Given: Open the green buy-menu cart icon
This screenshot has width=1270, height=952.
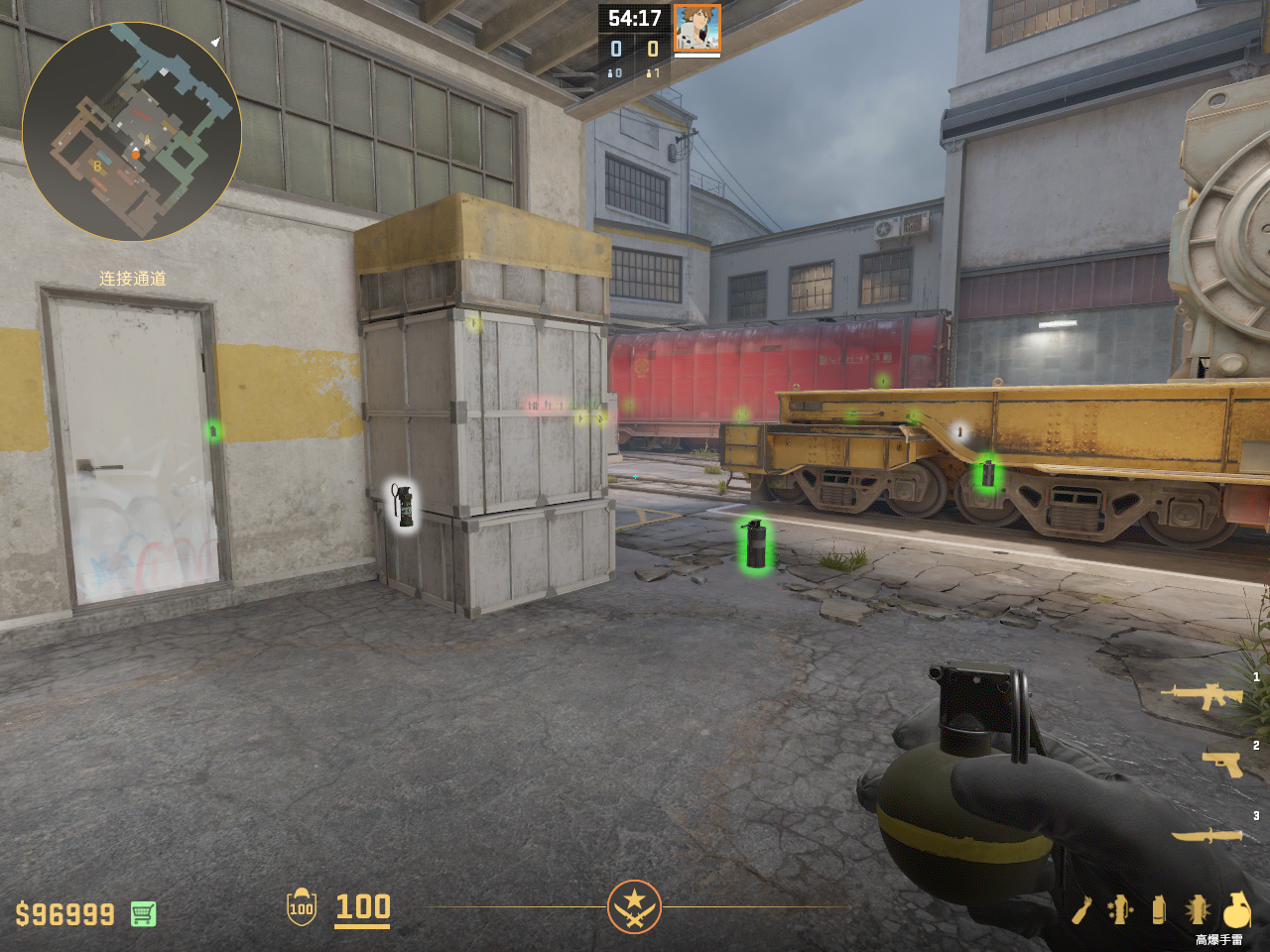Looking at the screenshot, I should pos(143,913).
